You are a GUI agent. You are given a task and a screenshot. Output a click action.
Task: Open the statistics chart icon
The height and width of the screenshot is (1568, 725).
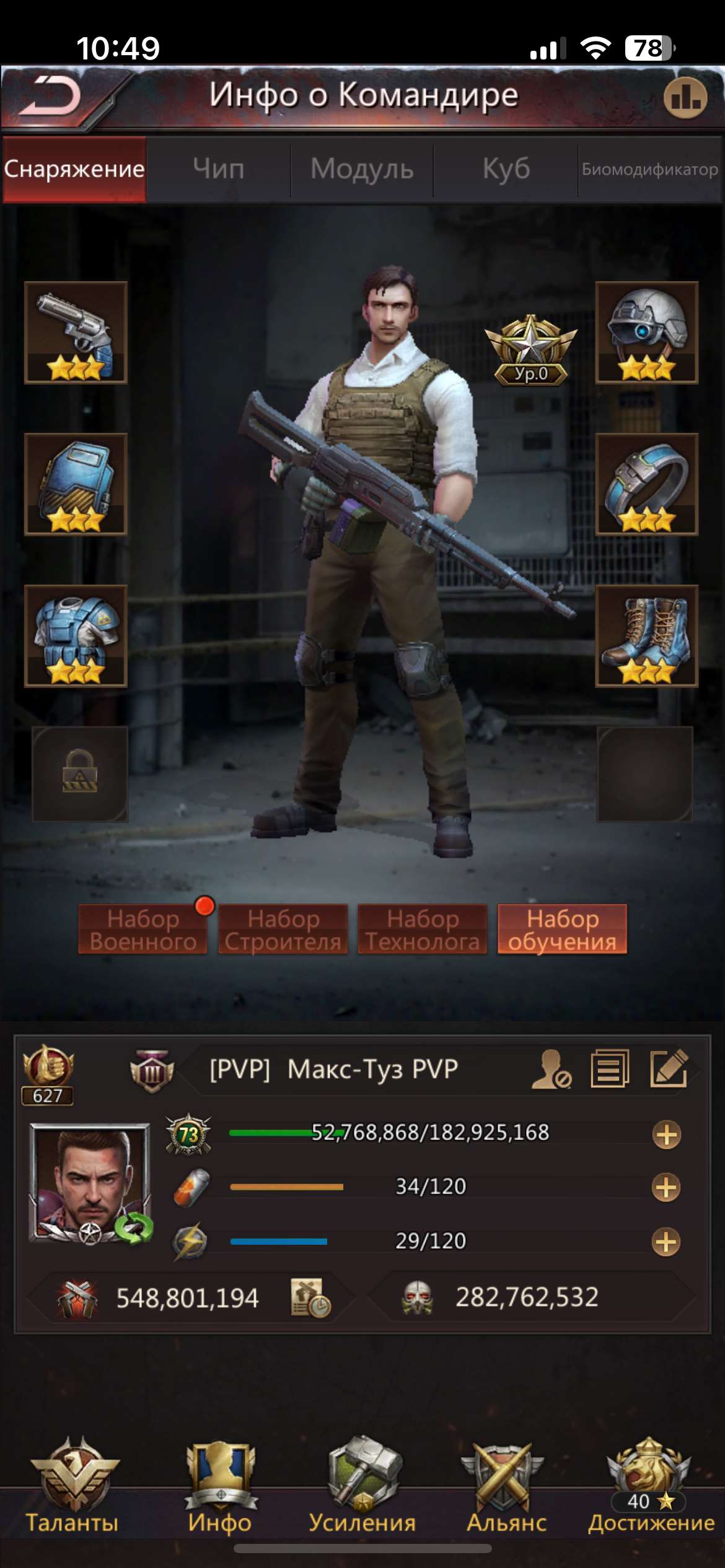click(685, 98)
